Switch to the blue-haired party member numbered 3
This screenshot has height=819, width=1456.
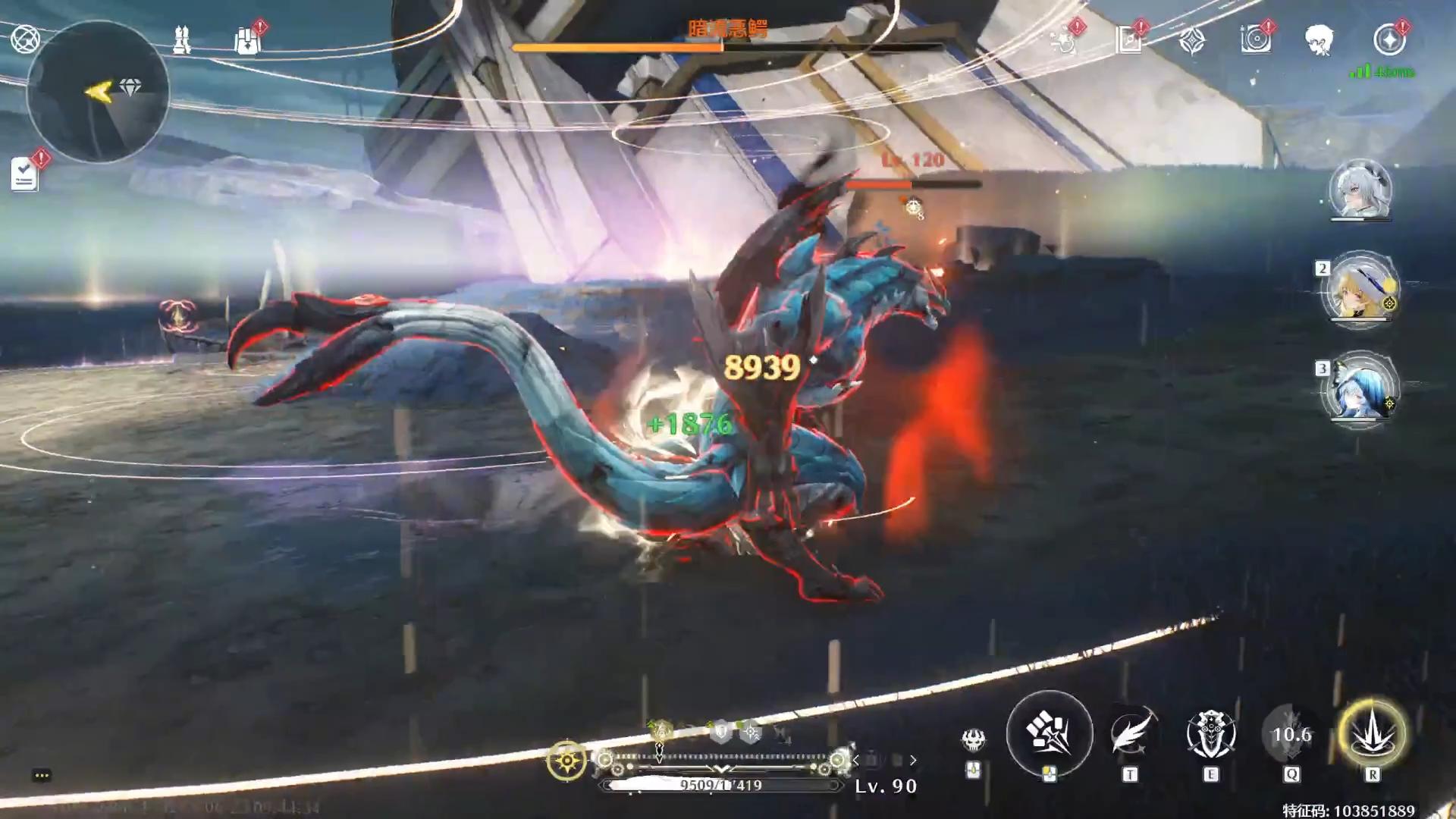(x=1360, y=390)
